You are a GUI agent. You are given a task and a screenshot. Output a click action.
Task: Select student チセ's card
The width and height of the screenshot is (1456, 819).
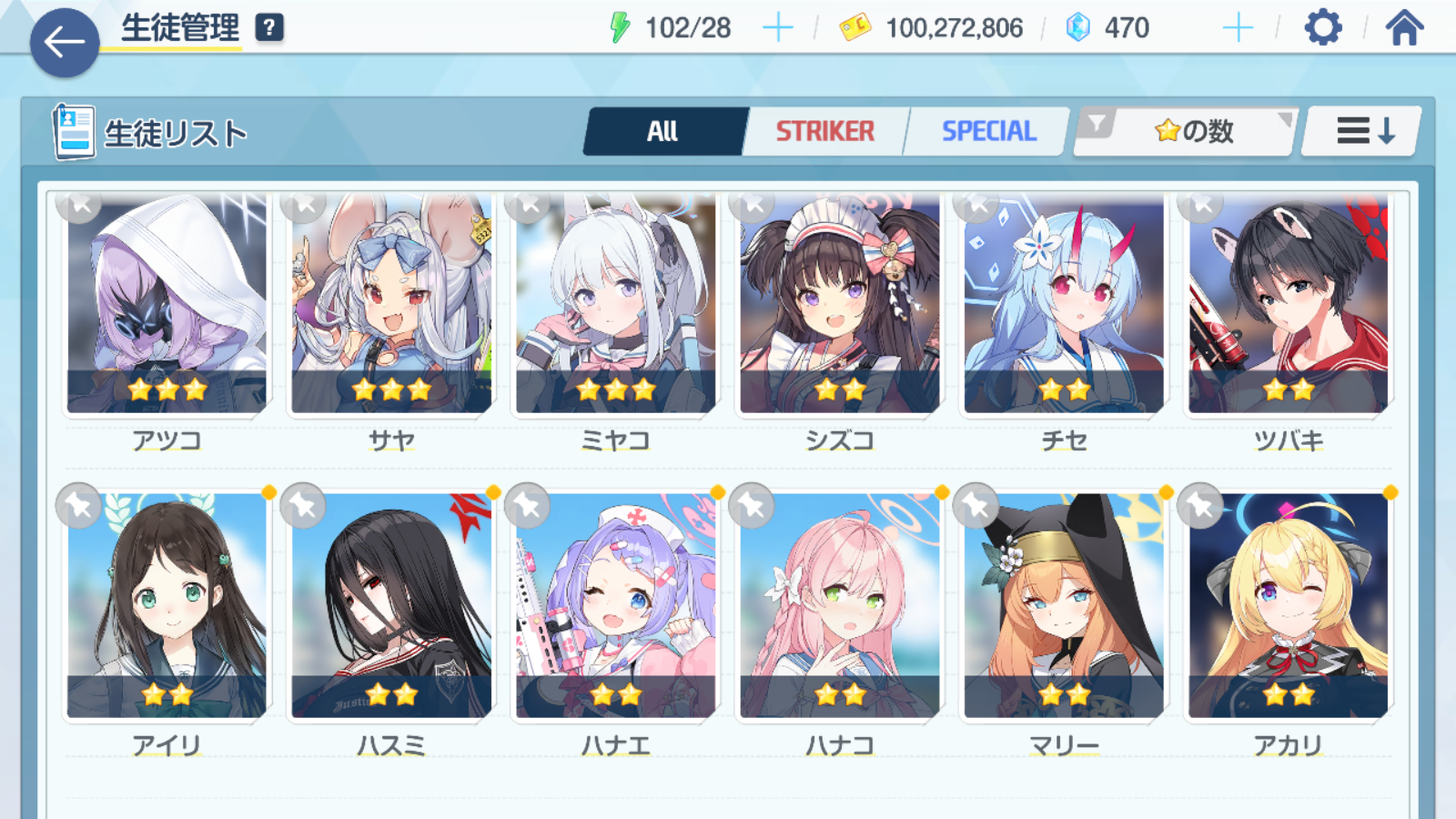pos(1064,305)
